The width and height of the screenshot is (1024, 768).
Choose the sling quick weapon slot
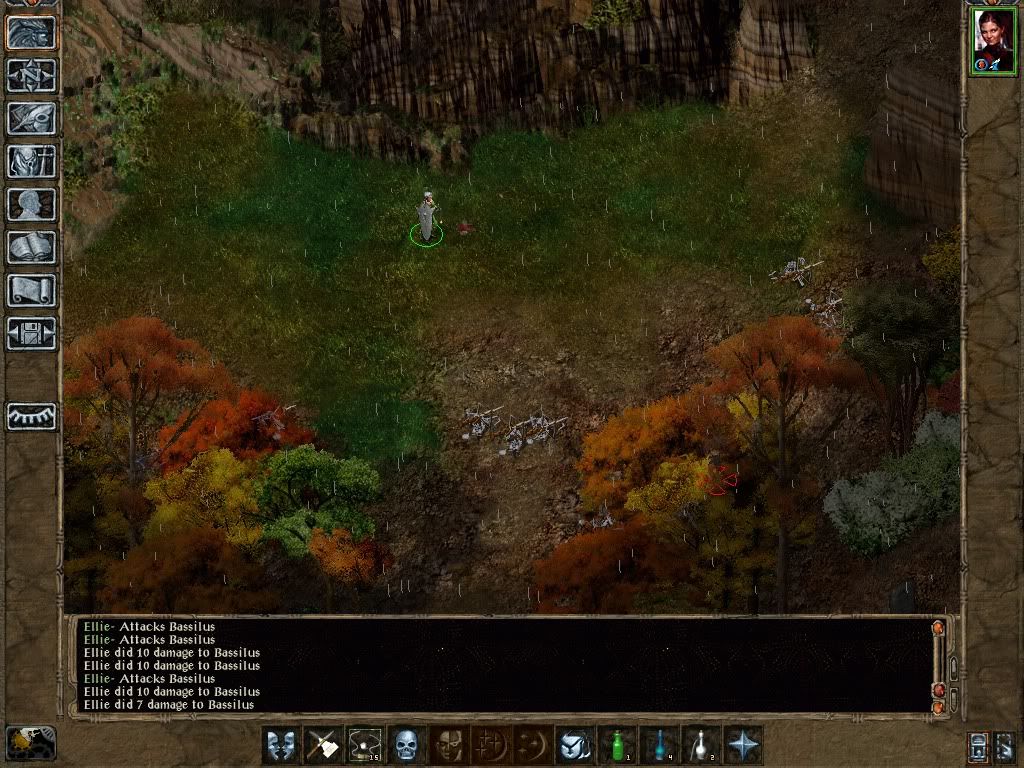(365, 745)
